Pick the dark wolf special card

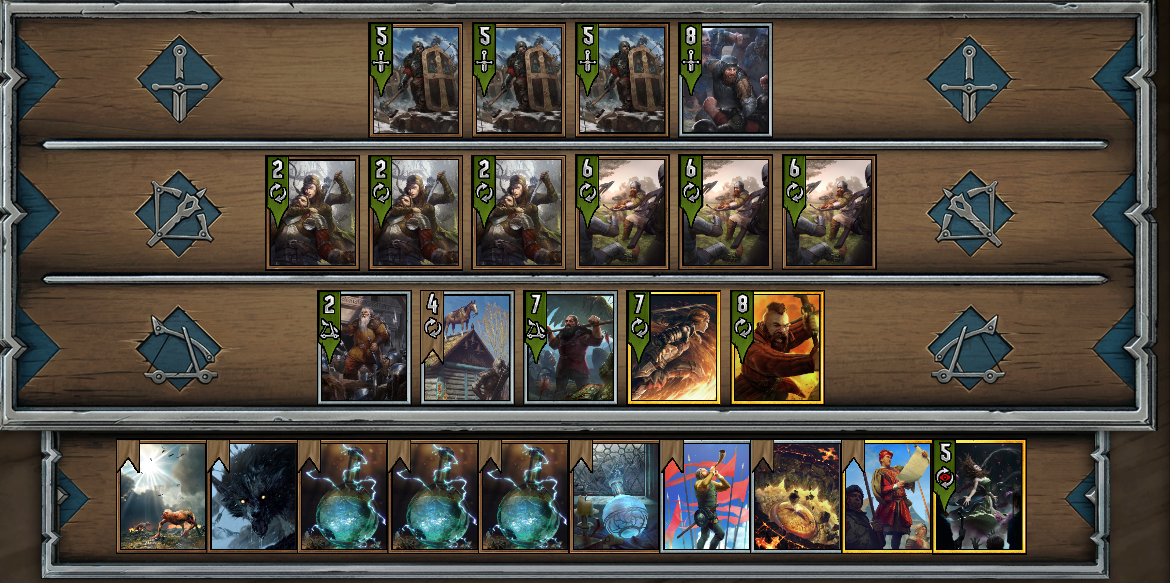coord(252,497)
